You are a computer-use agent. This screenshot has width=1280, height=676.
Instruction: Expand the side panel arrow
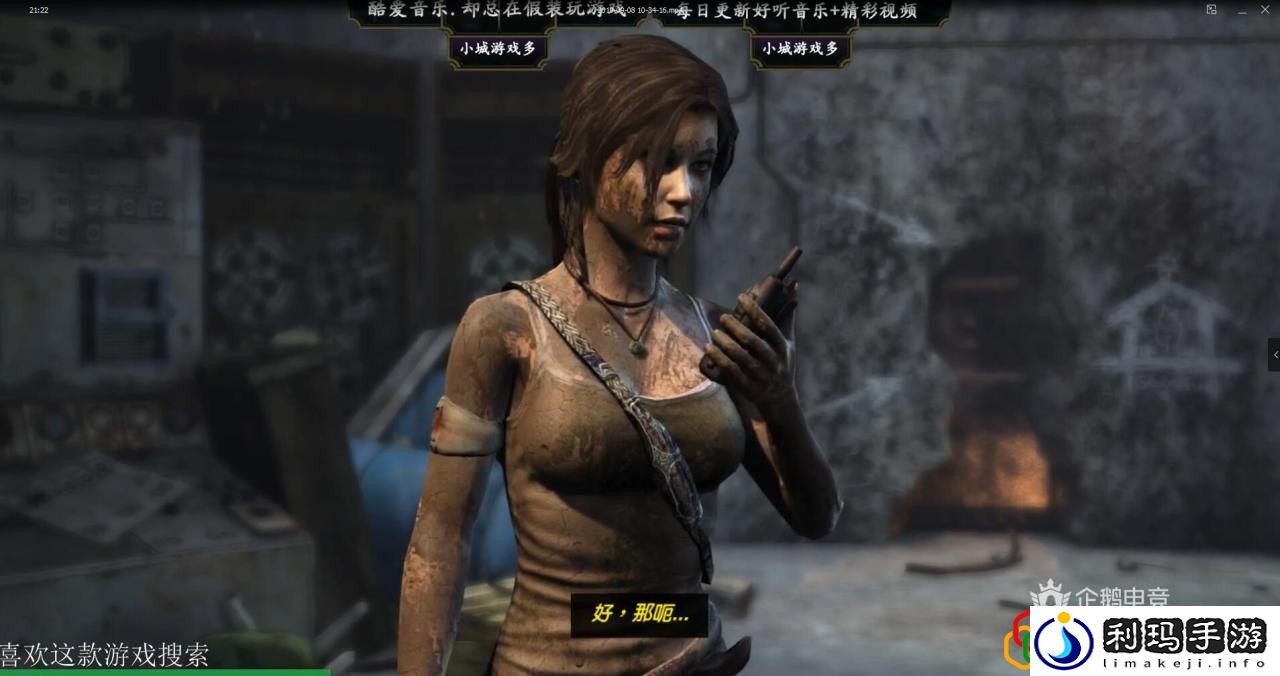coord(1274,354)
